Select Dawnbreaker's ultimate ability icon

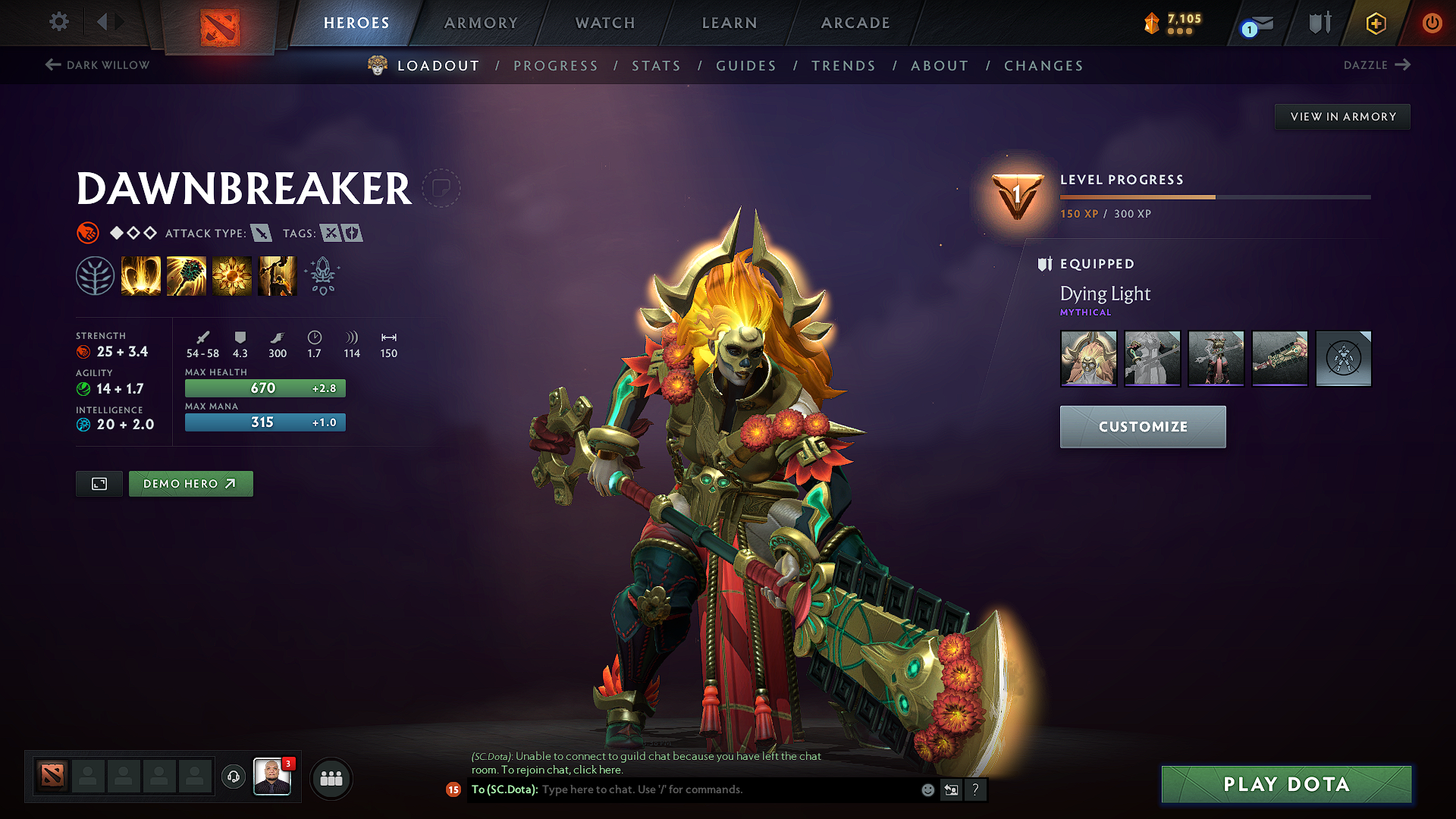pyautogui.click(x=277, y=275)
